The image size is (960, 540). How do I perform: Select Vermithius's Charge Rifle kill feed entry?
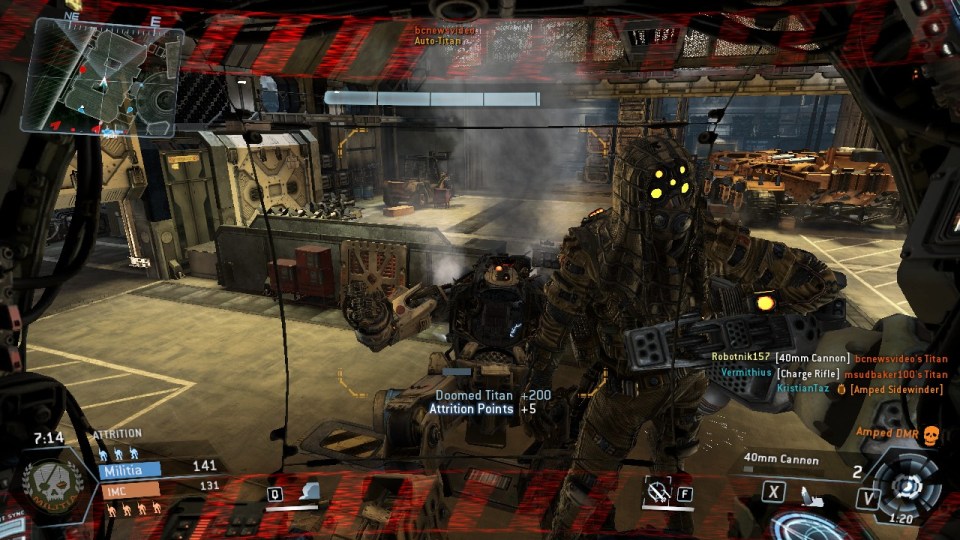(832, 373)
